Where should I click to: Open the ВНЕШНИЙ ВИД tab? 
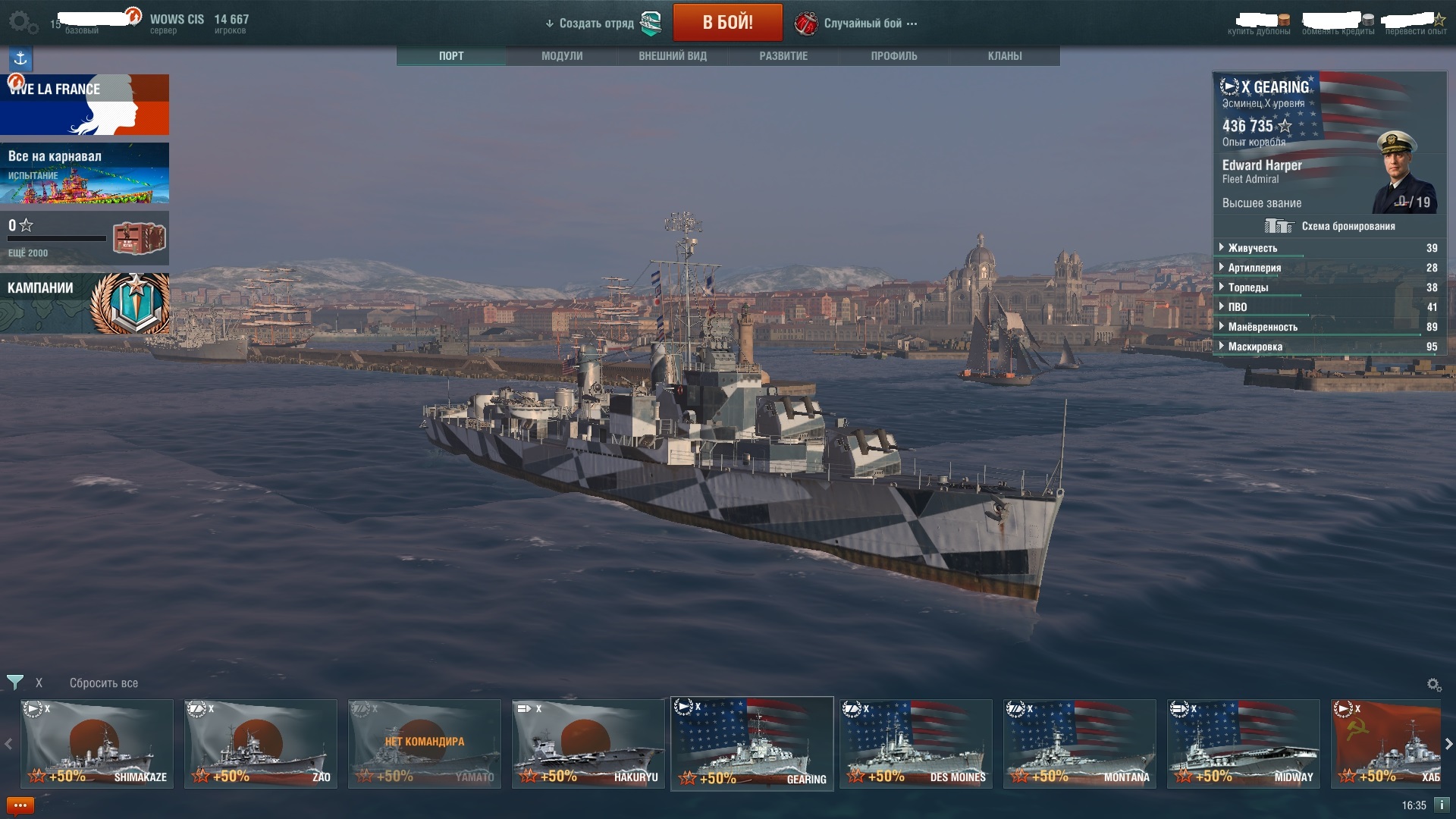click(x=673, y=56)
